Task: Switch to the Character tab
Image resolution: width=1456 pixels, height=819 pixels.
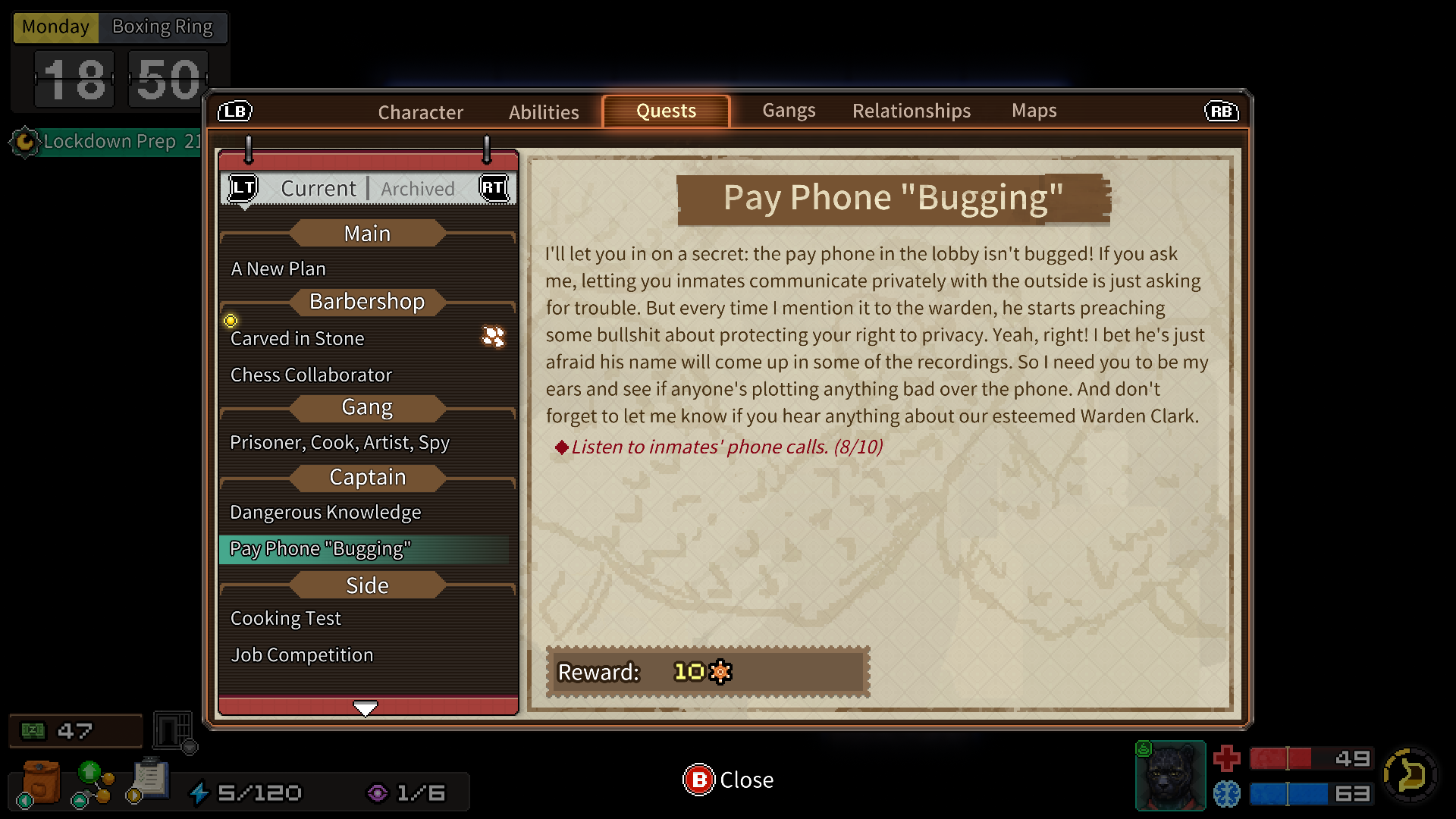Action: click(x=420, y=112)
